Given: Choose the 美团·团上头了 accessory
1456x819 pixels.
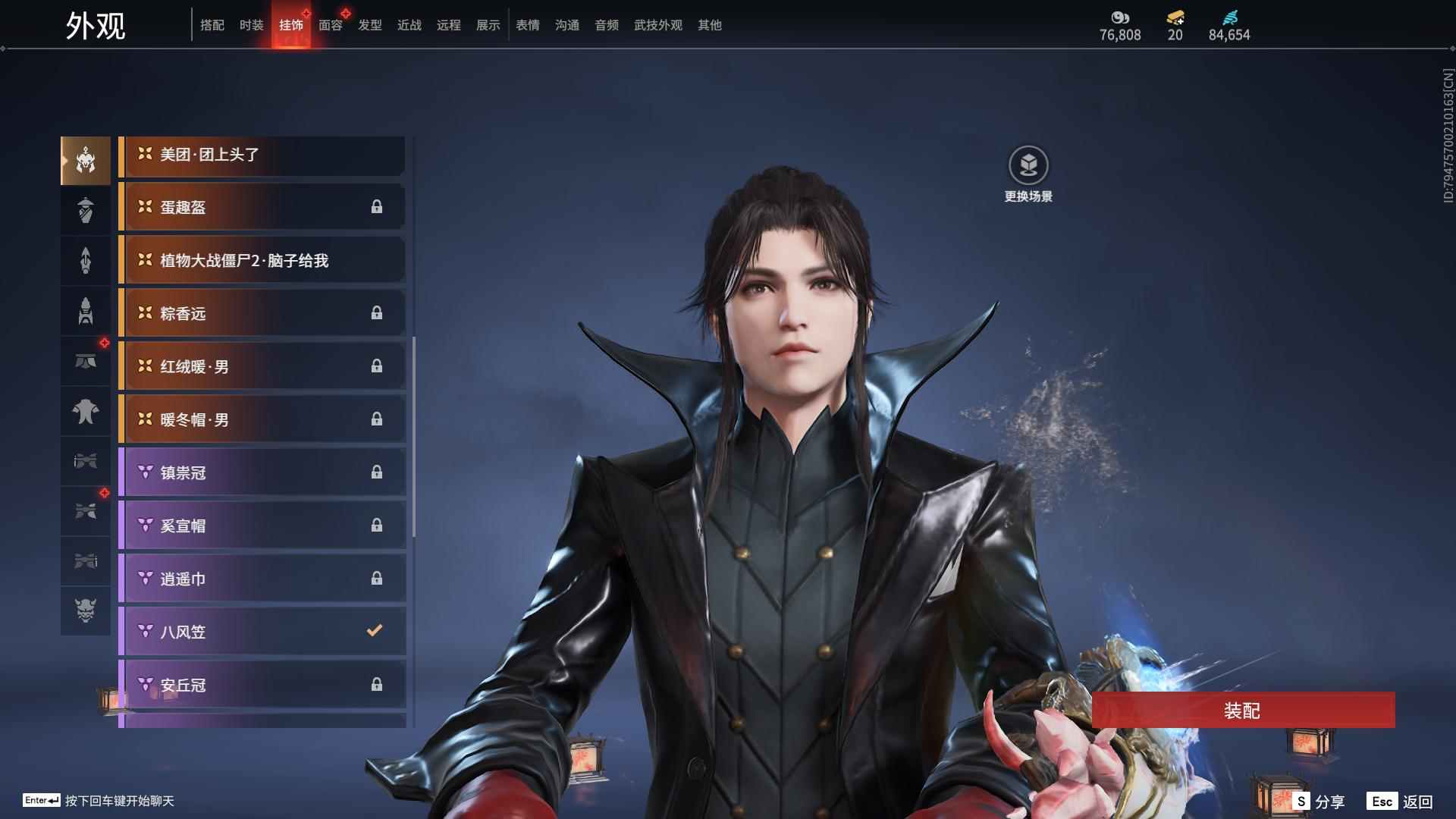Looking at the screenshot, I should coord(262,155).
